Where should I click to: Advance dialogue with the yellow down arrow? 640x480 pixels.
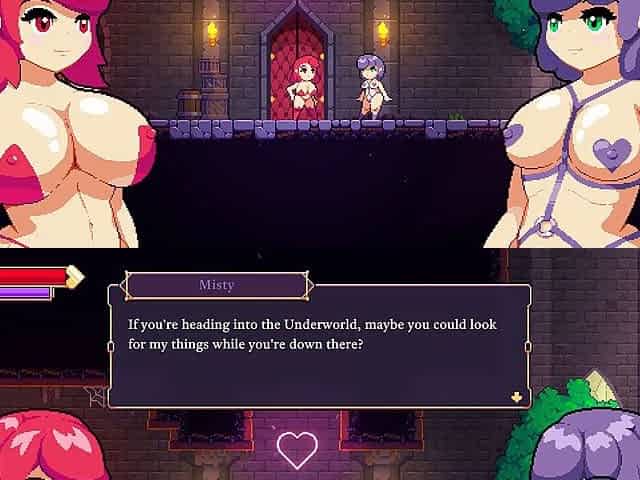point(516,396)
